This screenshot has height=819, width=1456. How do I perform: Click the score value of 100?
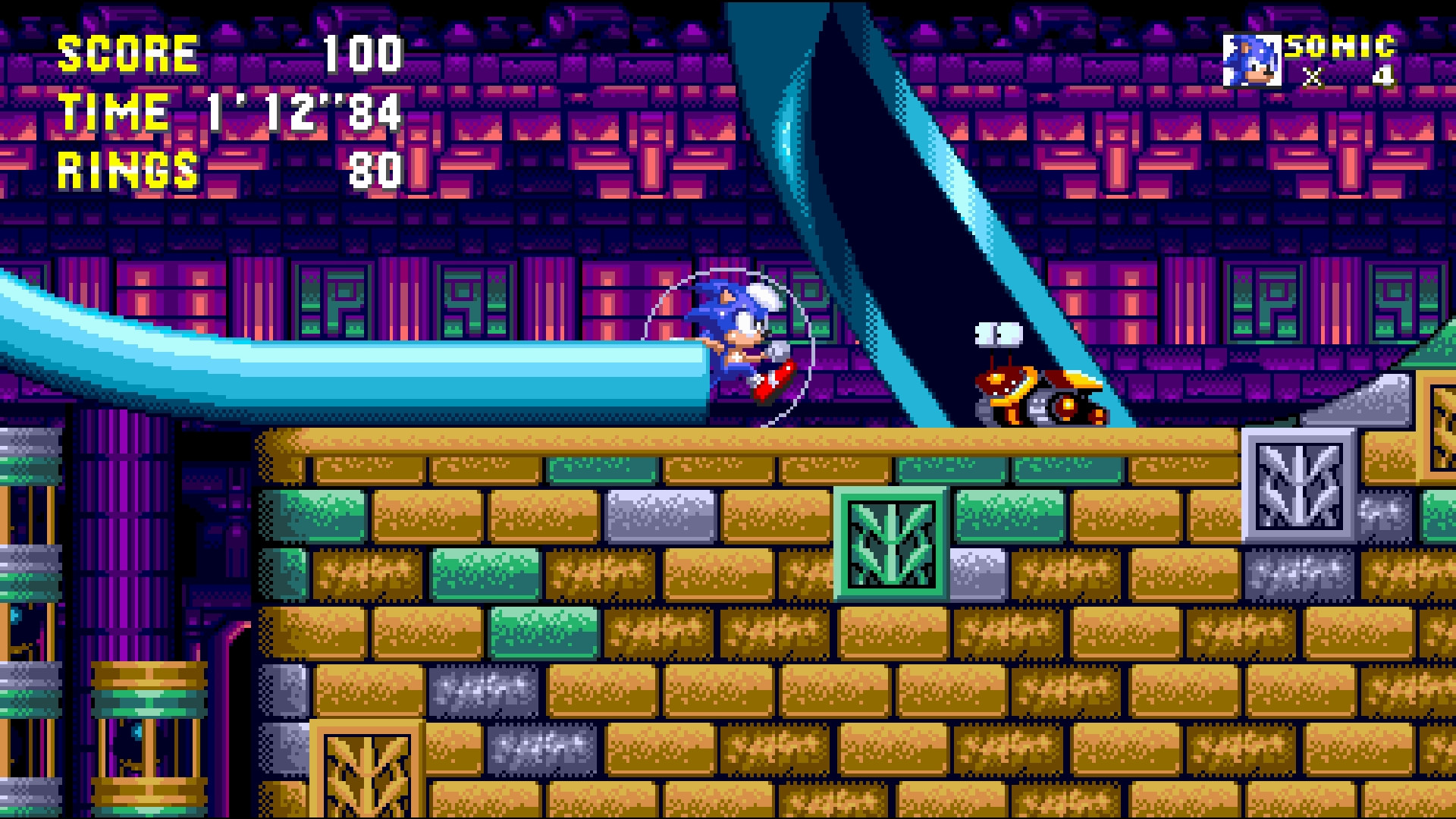click(366, 53)
